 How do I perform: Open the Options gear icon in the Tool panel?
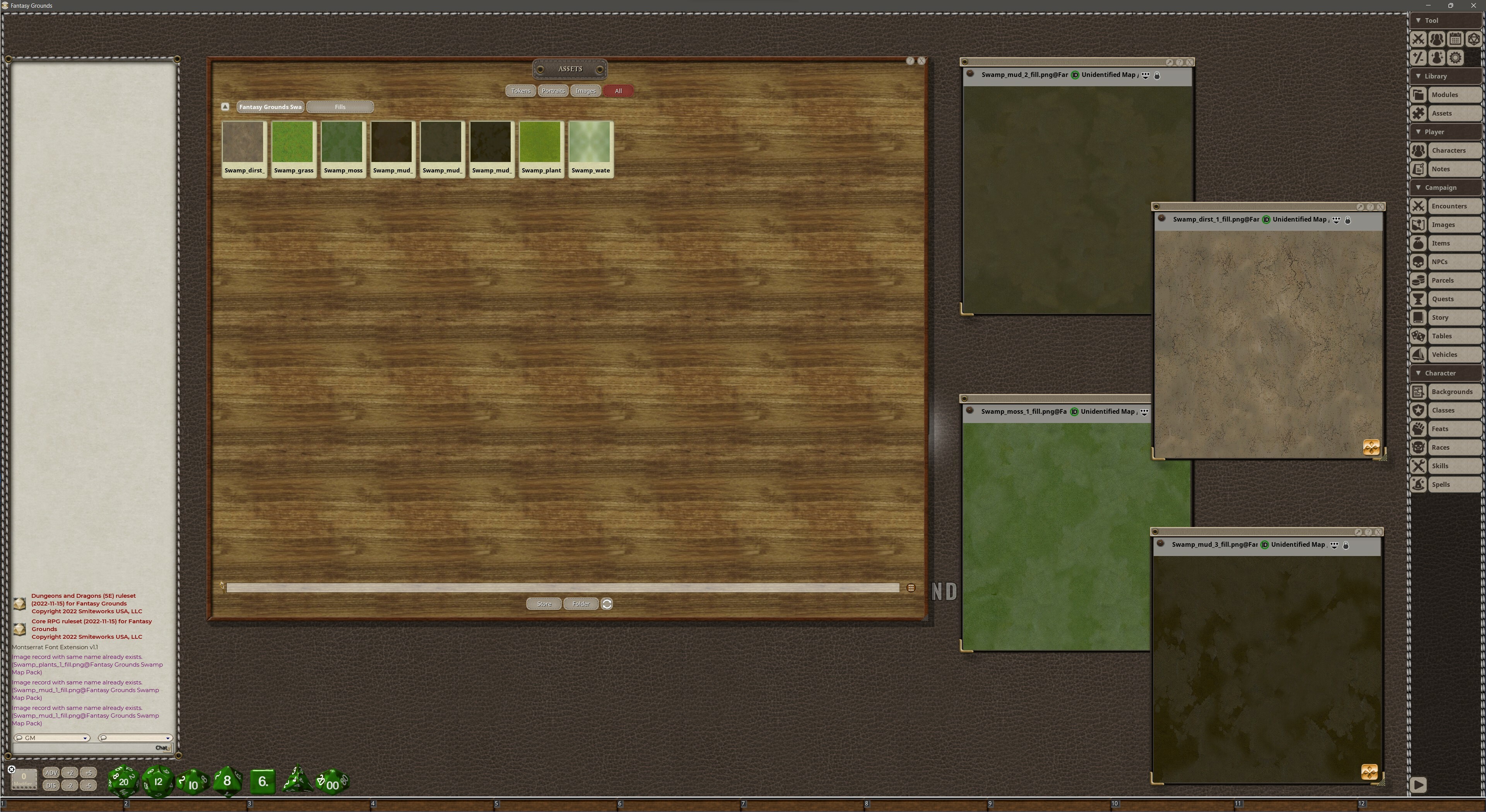point(1455,58)
